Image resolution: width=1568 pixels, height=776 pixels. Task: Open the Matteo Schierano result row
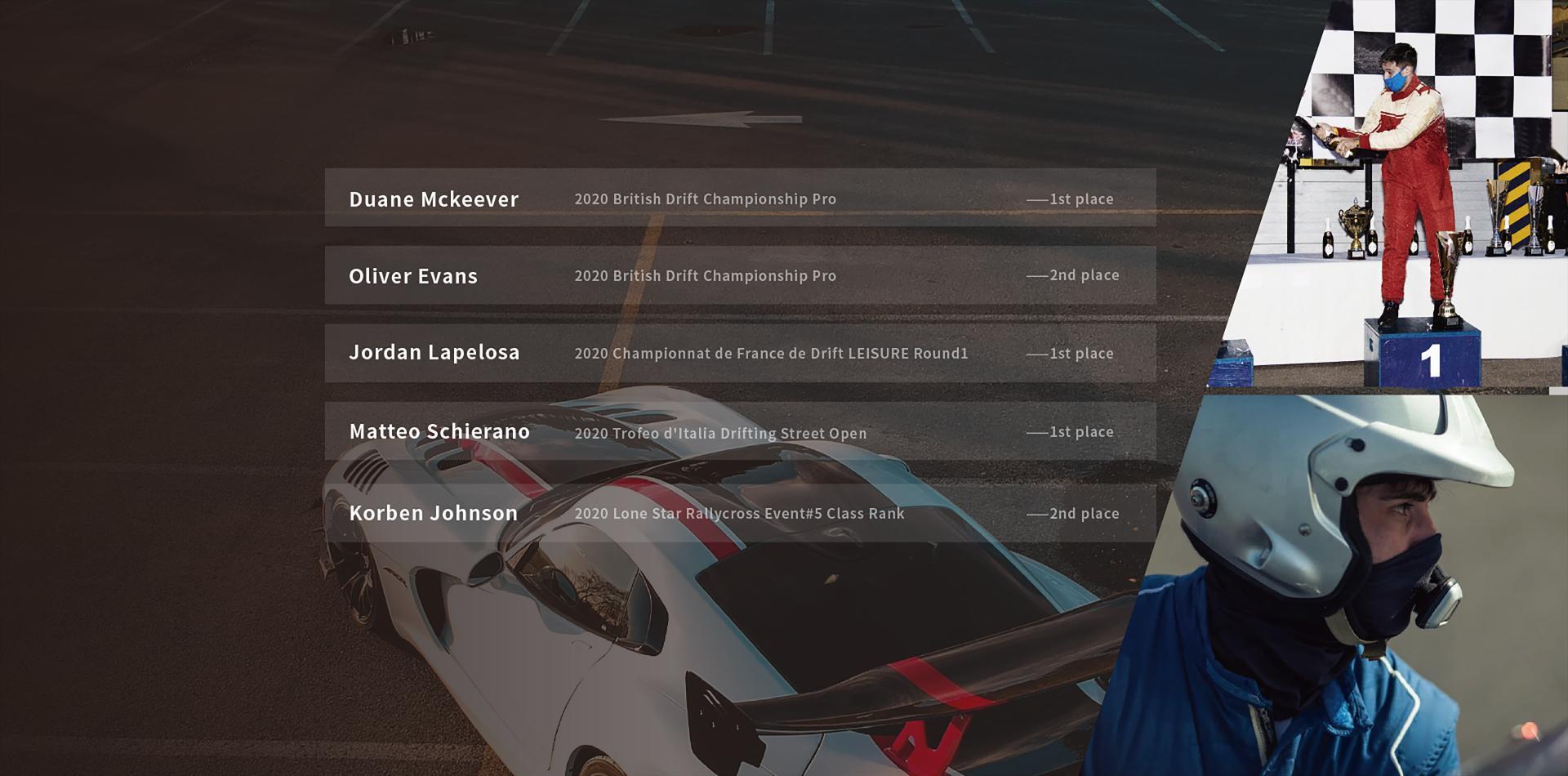[740, 430]
